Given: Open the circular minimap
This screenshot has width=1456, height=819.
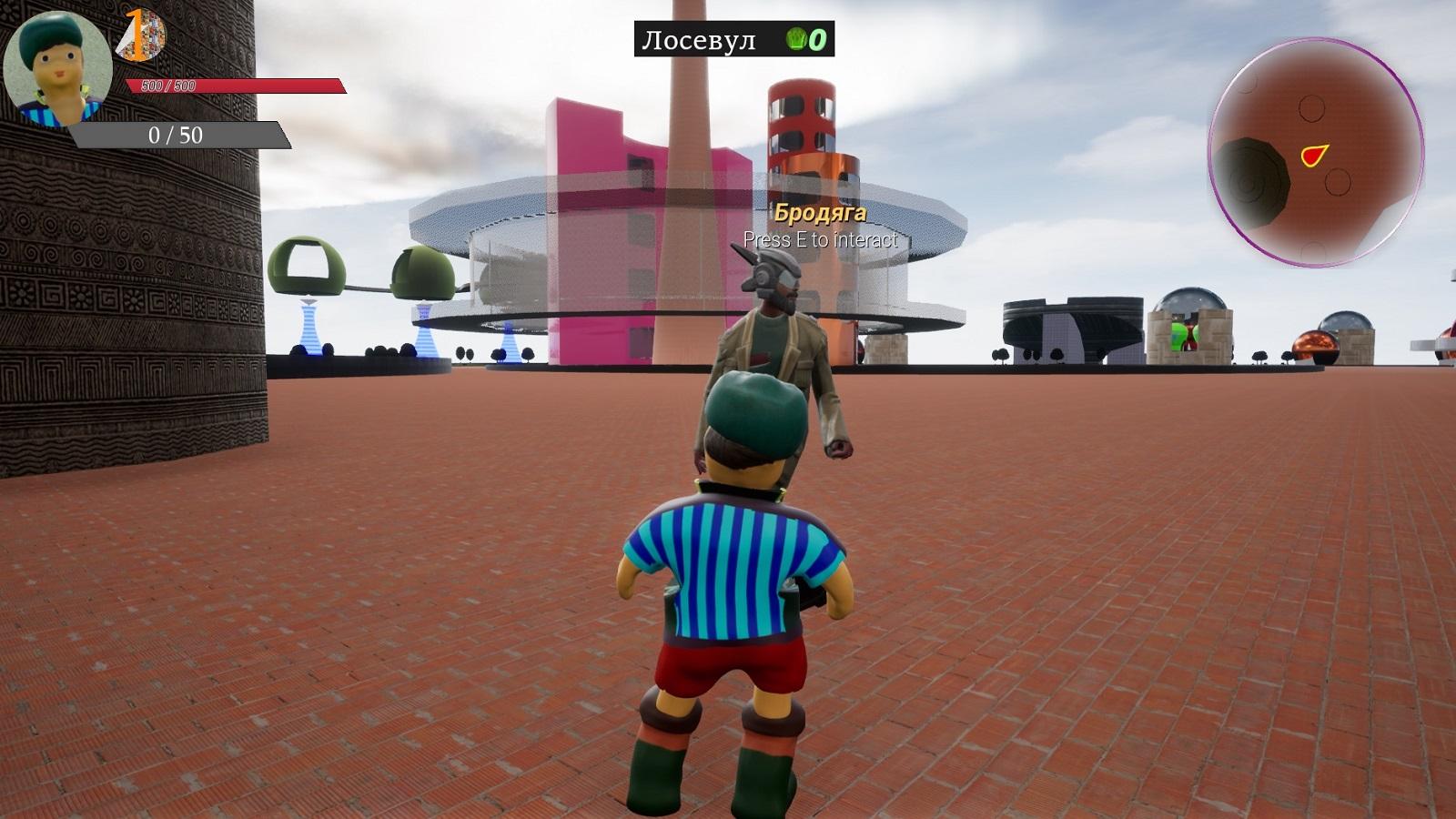Looking at the screenshot, I should pos(1316,153).
